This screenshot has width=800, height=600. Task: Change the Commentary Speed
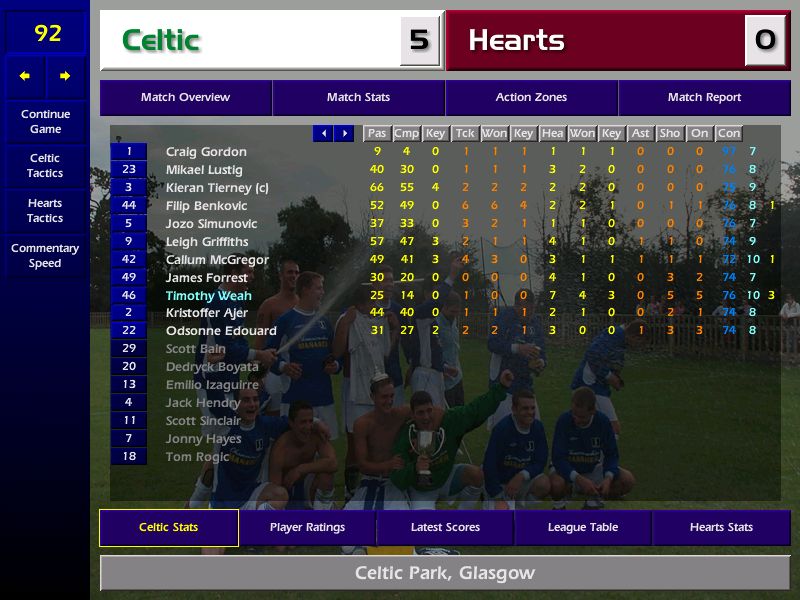[x=45, y=256]
